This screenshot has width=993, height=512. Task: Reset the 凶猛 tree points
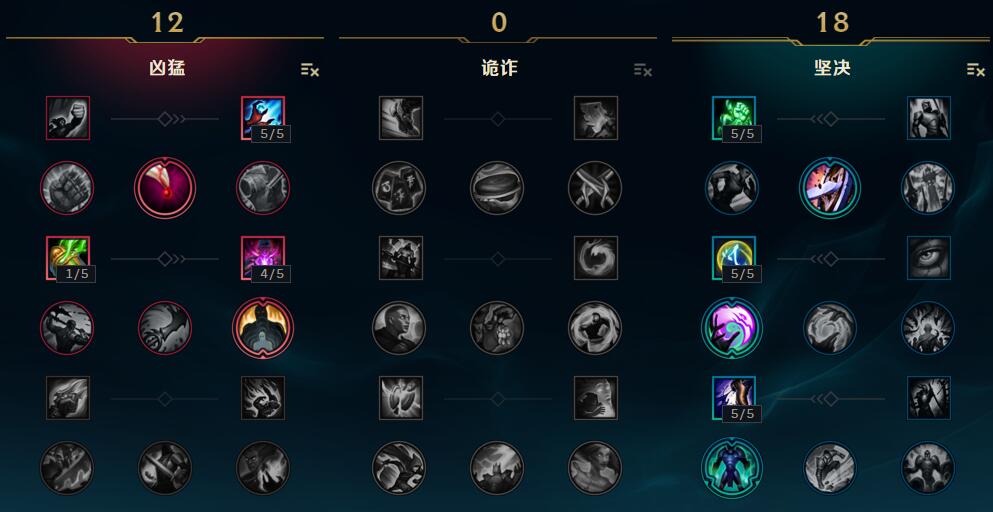point(310,70)
